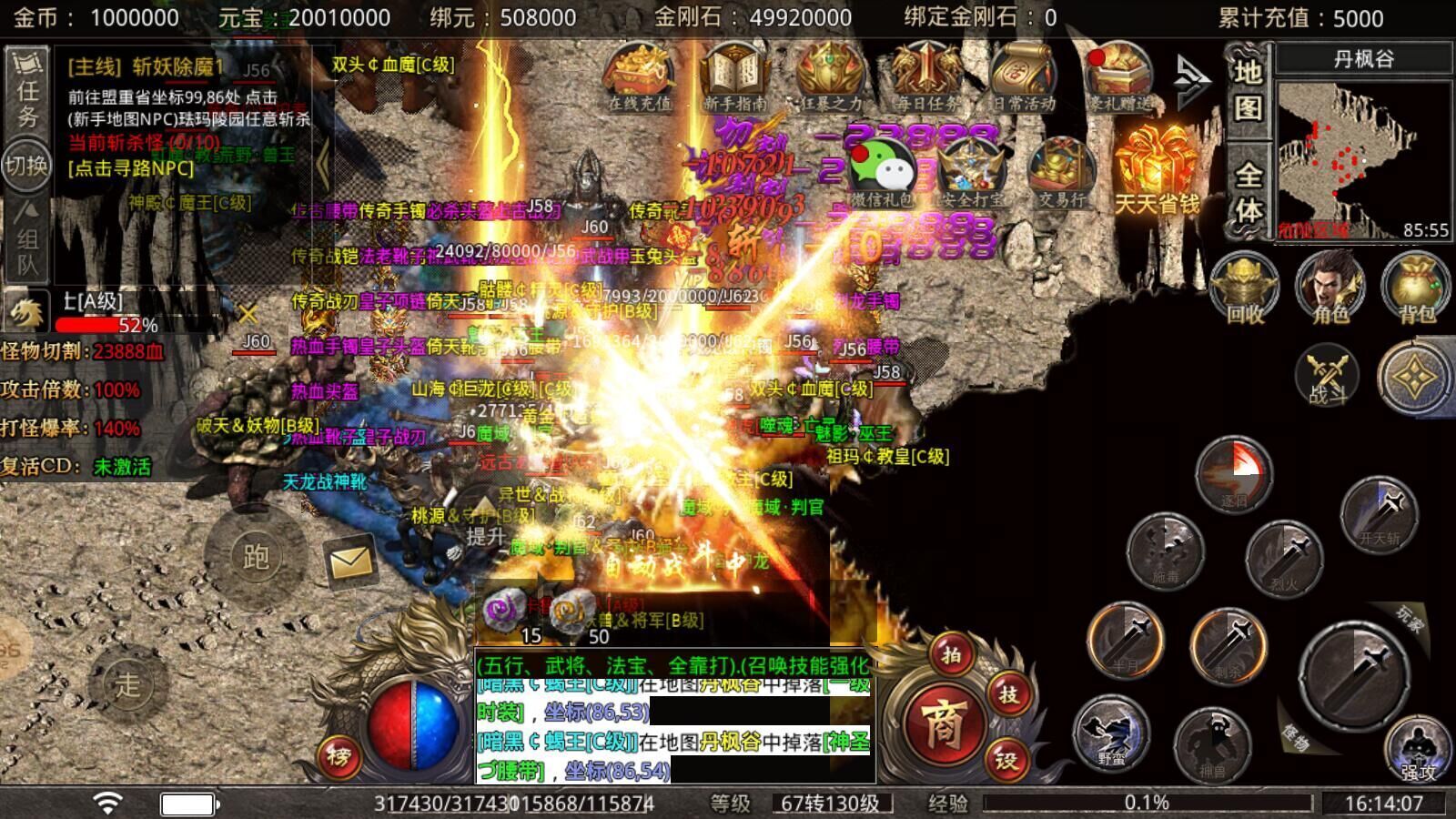Viewport: 1456px width, 819px height.
Task: Toggle 跑 run mode
Action: 256,556
